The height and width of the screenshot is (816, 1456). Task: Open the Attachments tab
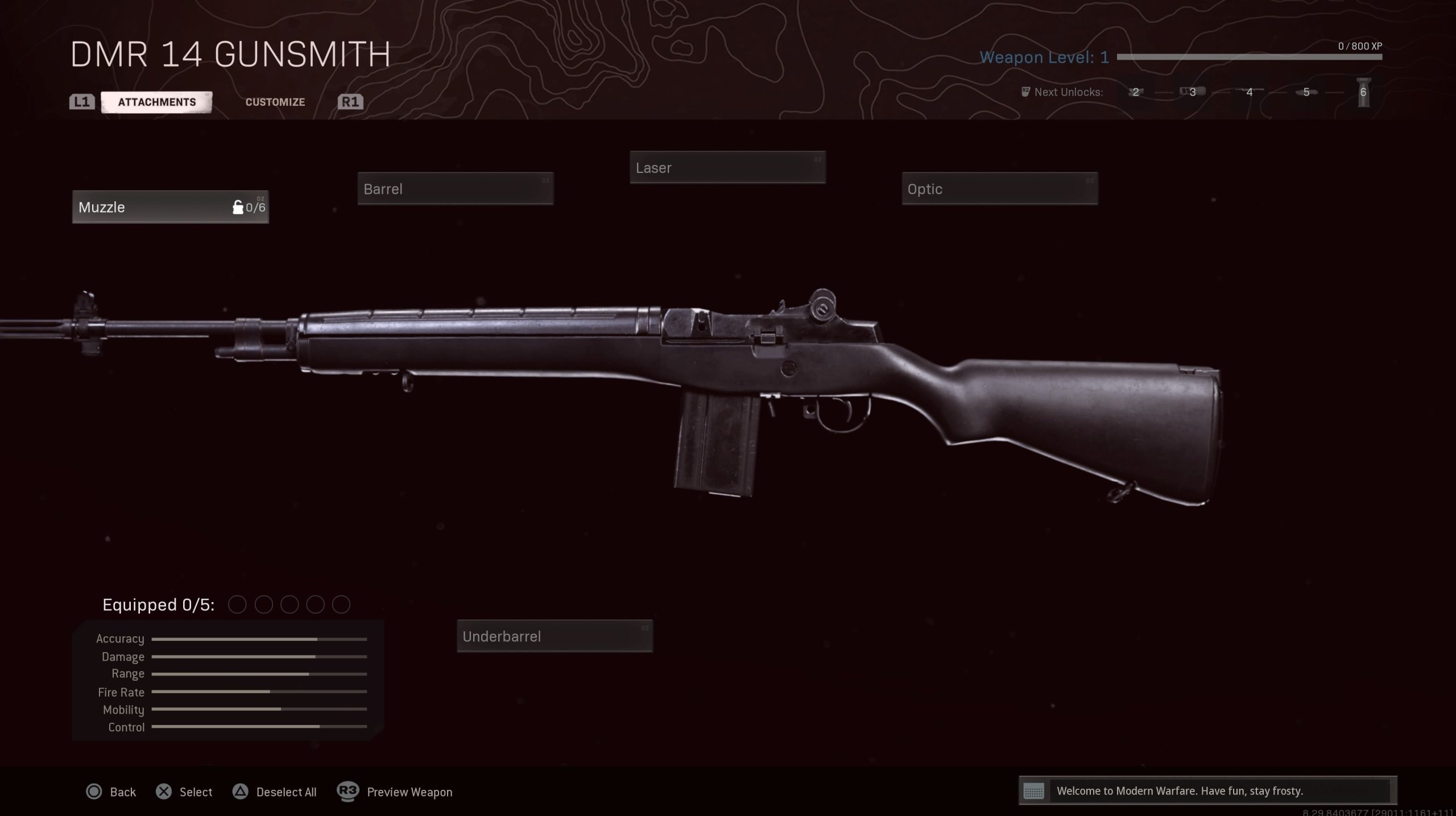point(157,102)
